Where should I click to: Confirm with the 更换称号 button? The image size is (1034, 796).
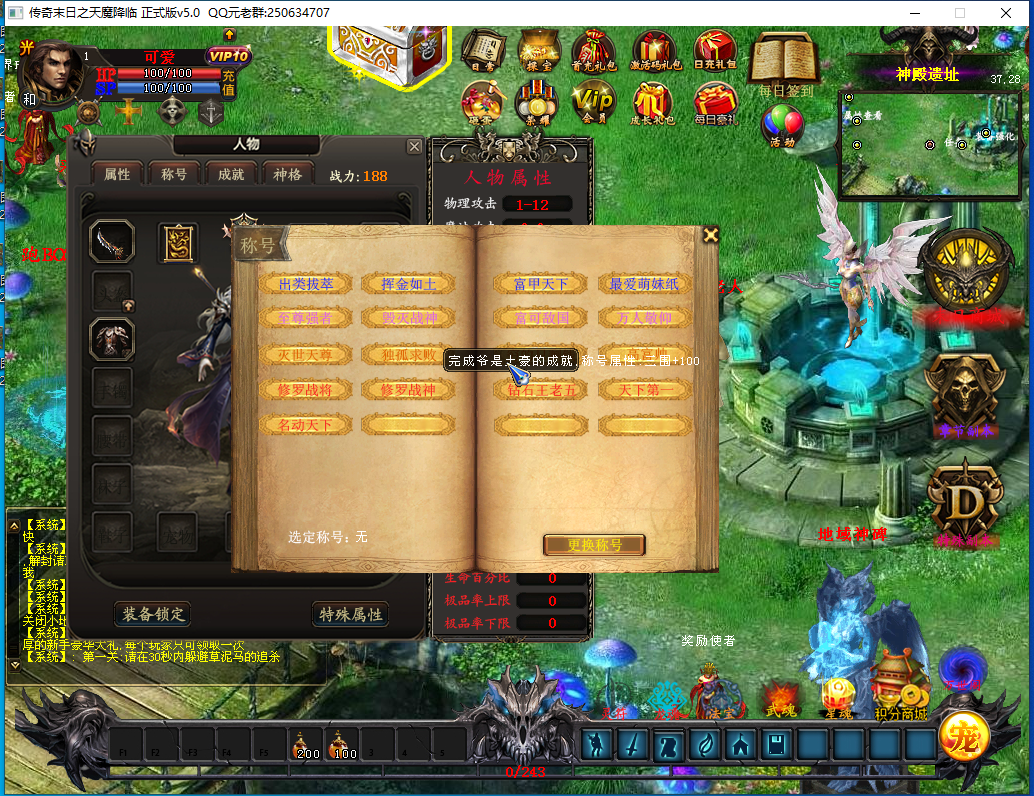(x=594, y=545)
